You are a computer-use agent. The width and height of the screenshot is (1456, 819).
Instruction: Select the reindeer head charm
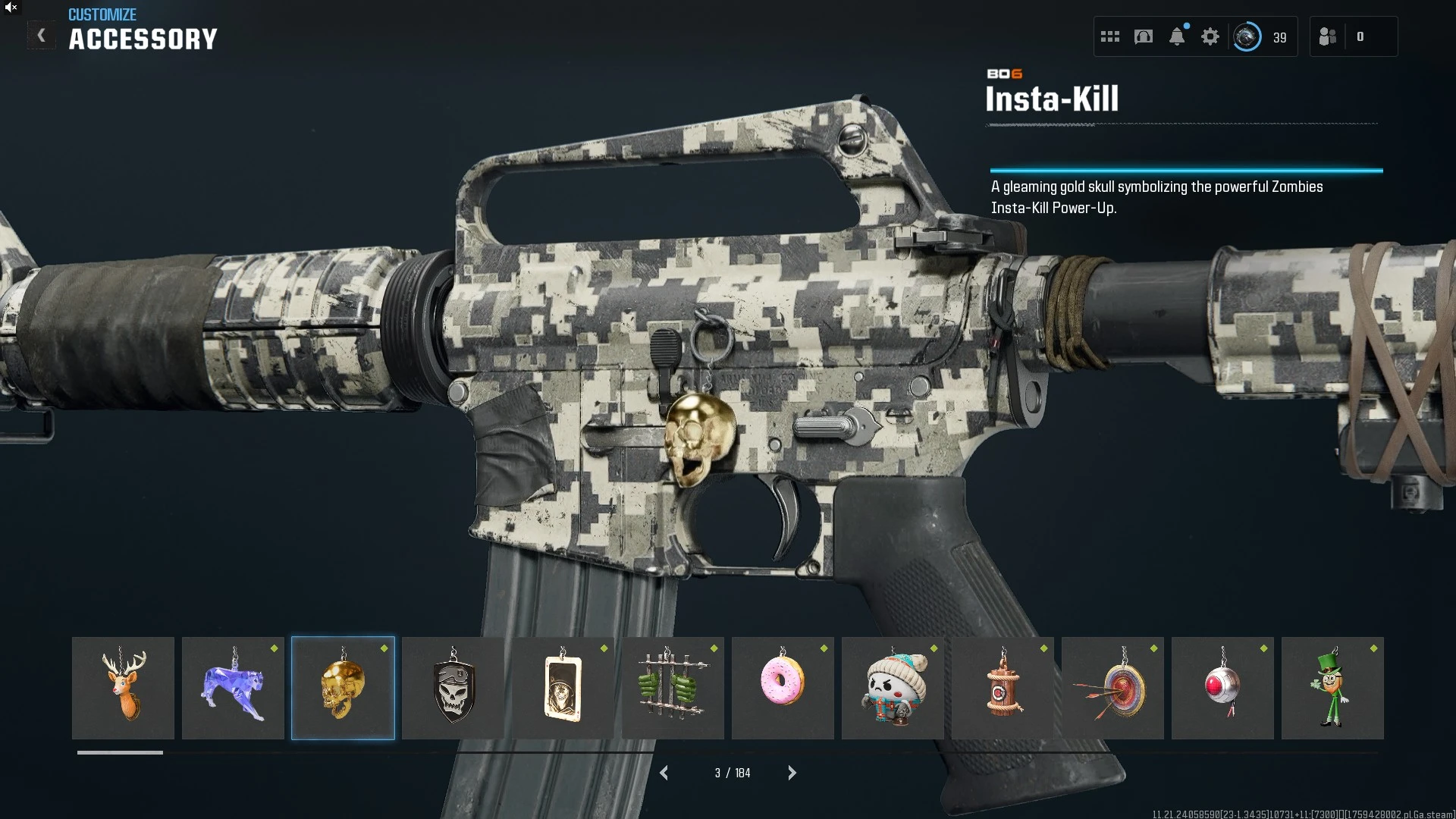[123, 688]
